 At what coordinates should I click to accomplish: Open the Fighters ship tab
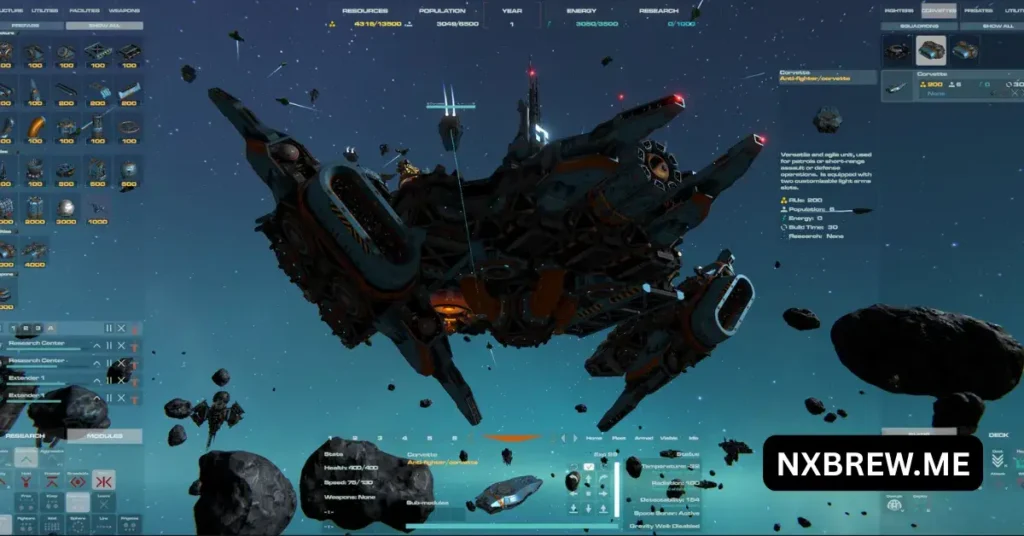tap(899, 10)
